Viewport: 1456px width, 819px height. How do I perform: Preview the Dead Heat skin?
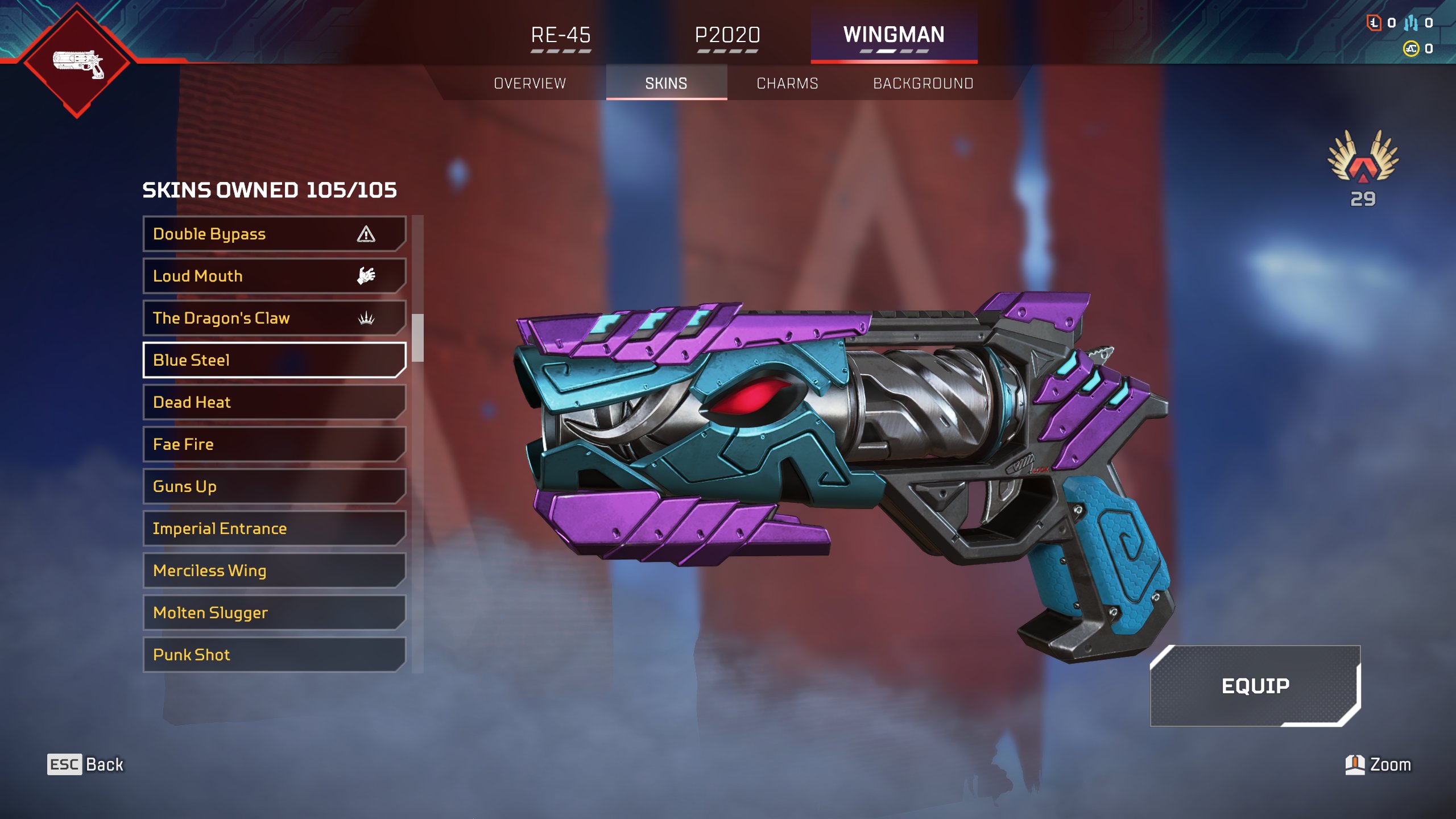[x=274, y=402]
